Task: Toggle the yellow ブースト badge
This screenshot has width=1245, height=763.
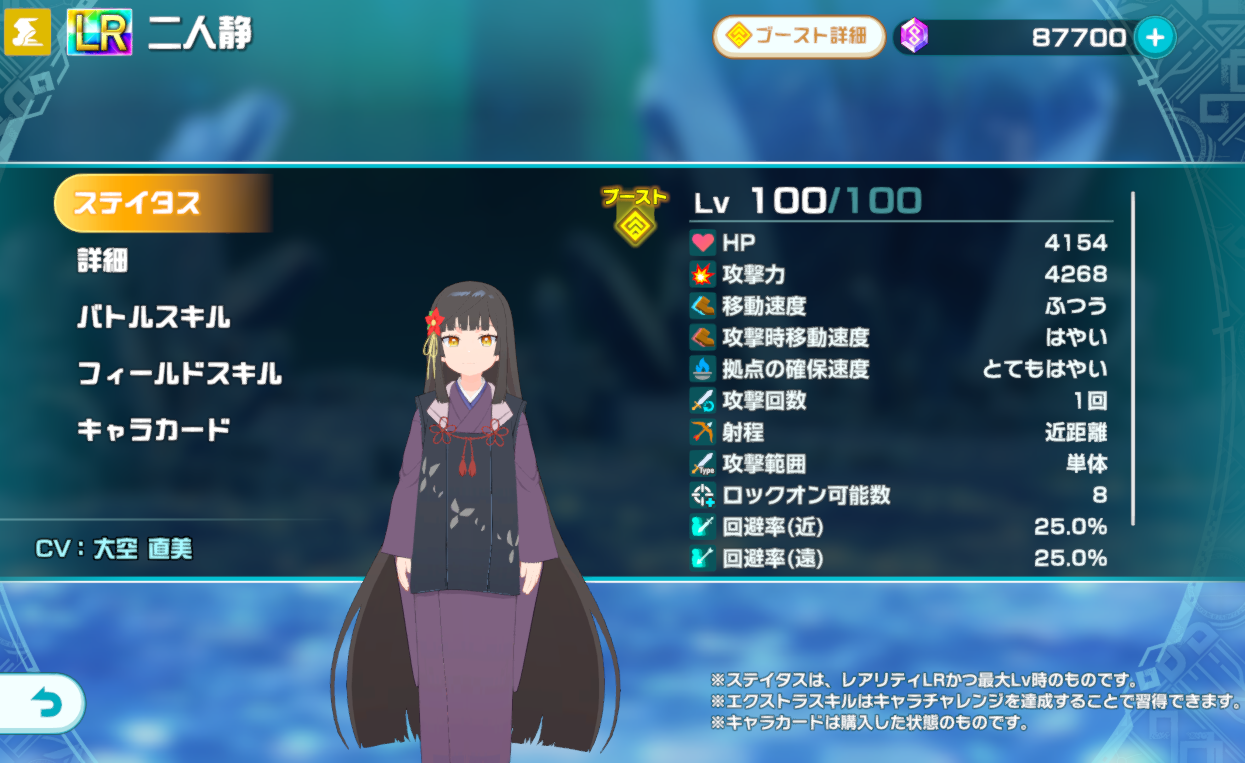Action: click(x=633, y=216)
